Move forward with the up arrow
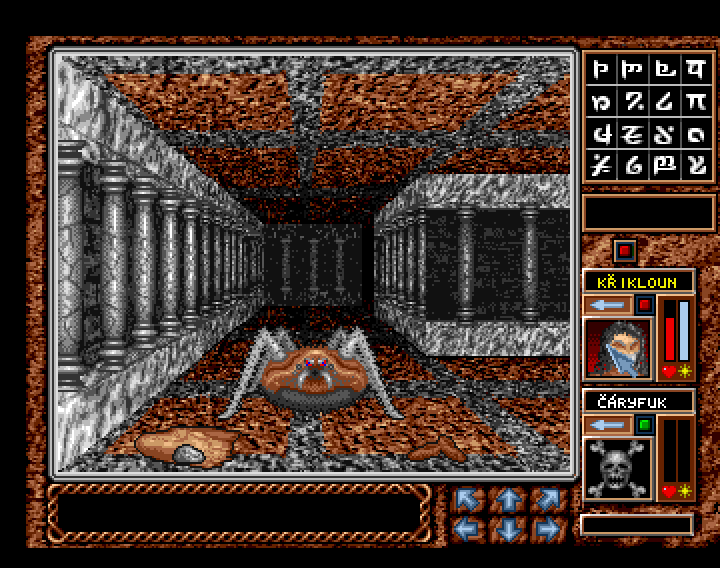This screenshot has height=568, width=720. pos(506,497)
